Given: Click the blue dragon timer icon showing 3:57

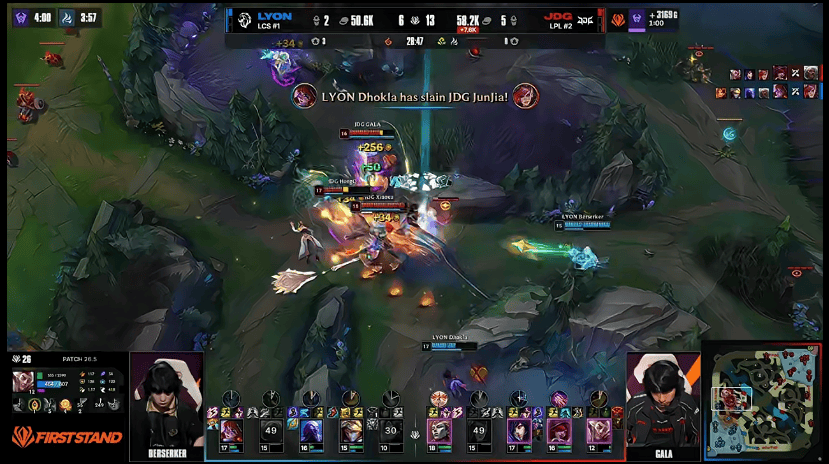Looking at the screenshot, I should click(x=67, y=17).
